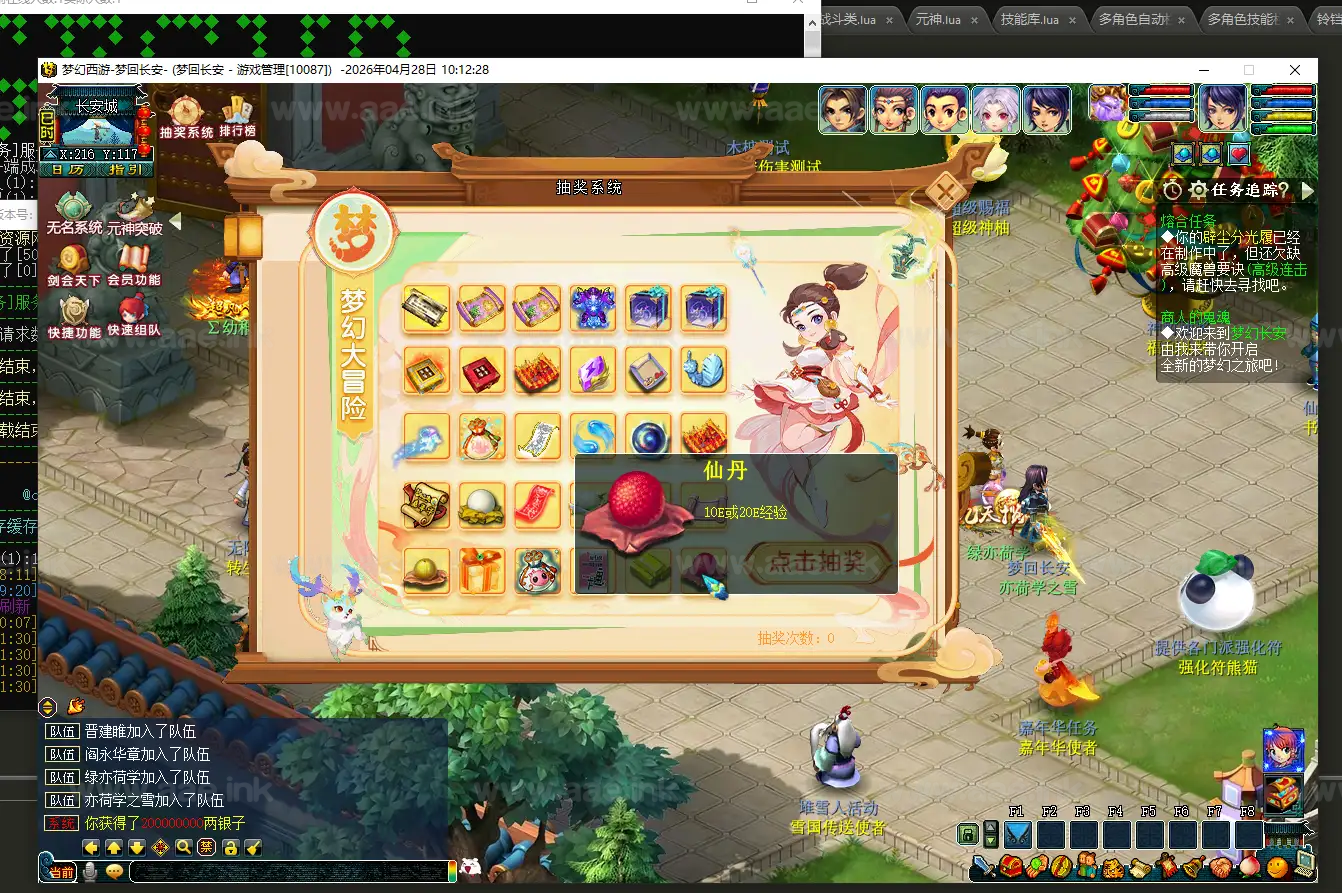Select the F1 wing skill hotbar slot
Viewport: 1342px width, 893px height.
tap(1017, 835)
